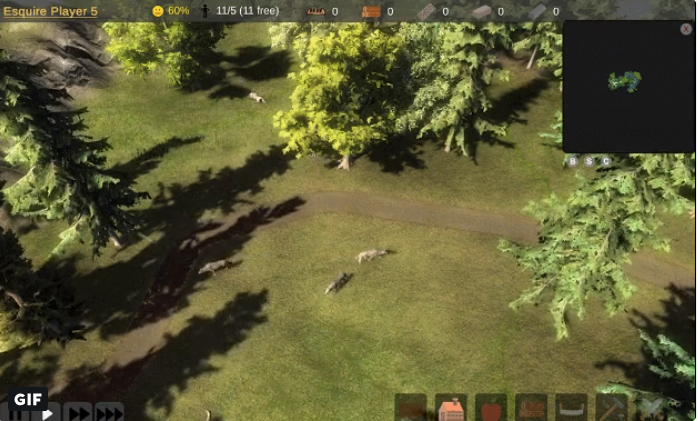
Task: Open the hand saw building category
Action: pyautogui.click(x=571, y=408)
